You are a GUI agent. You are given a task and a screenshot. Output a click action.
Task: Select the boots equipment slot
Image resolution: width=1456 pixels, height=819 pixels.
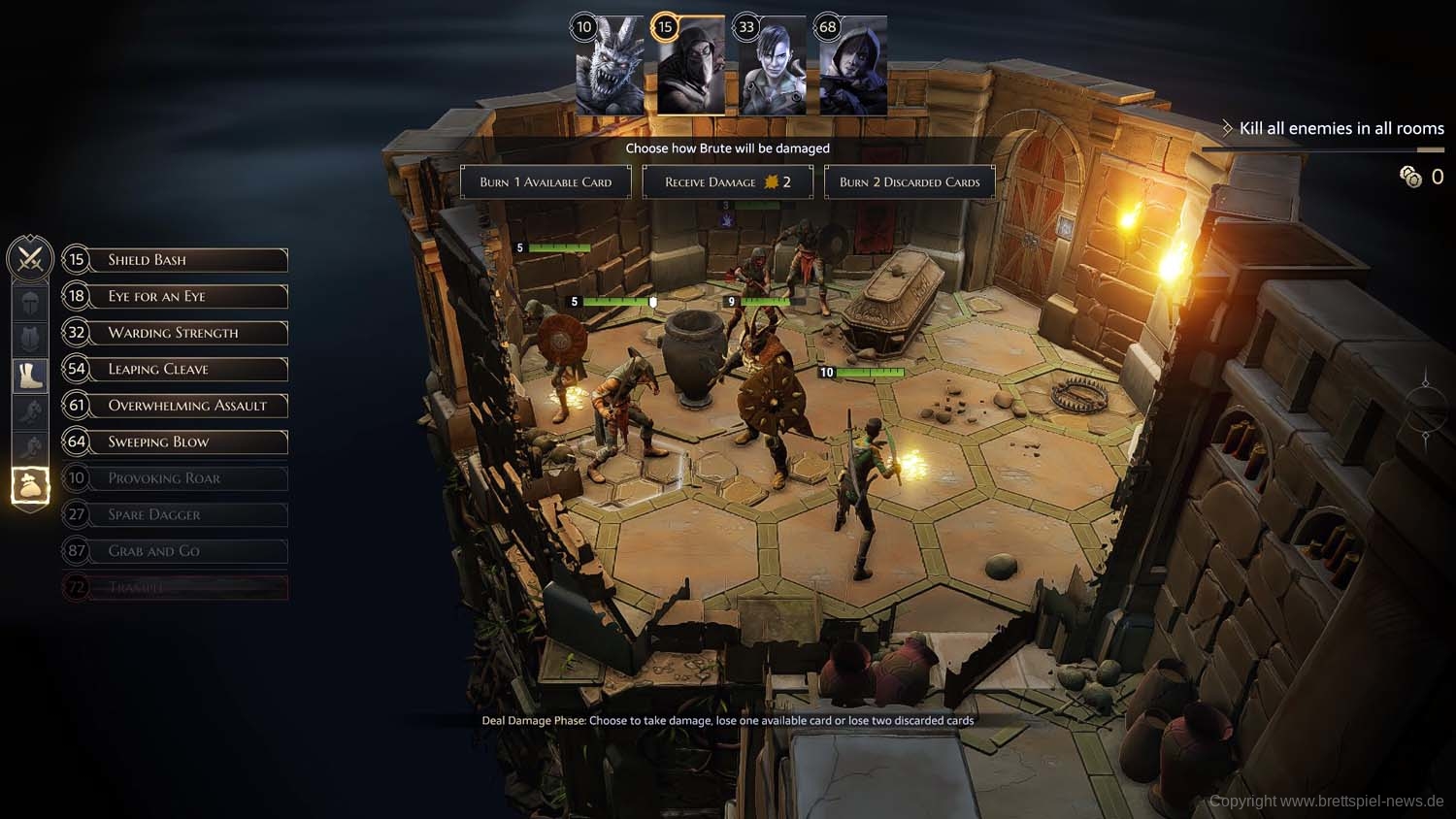(x=30, y=375)
